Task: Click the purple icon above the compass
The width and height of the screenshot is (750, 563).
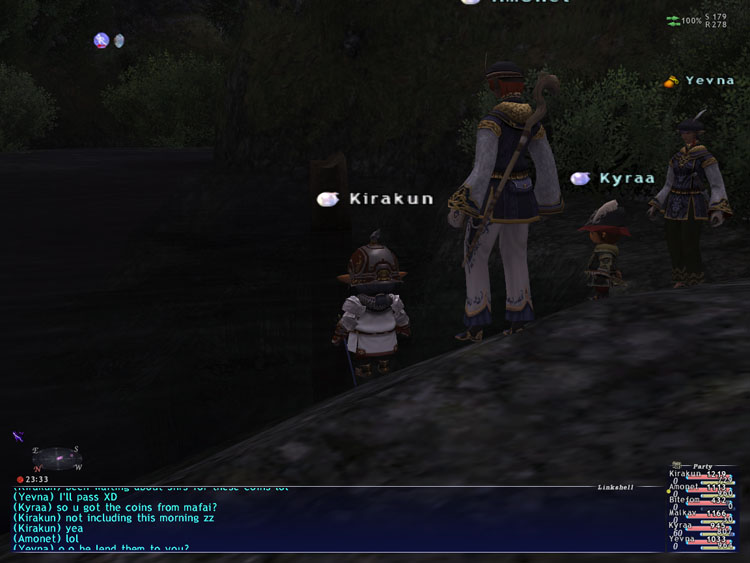Action: 18,437
